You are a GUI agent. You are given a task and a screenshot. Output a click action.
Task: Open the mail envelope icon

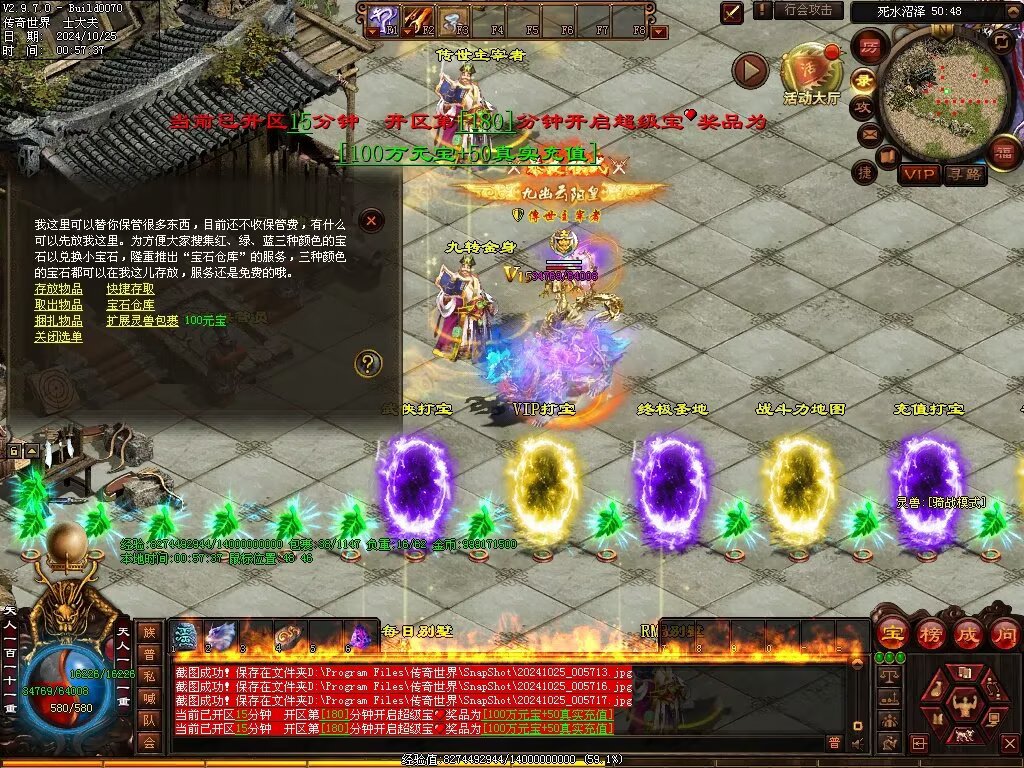pos(867,133)
